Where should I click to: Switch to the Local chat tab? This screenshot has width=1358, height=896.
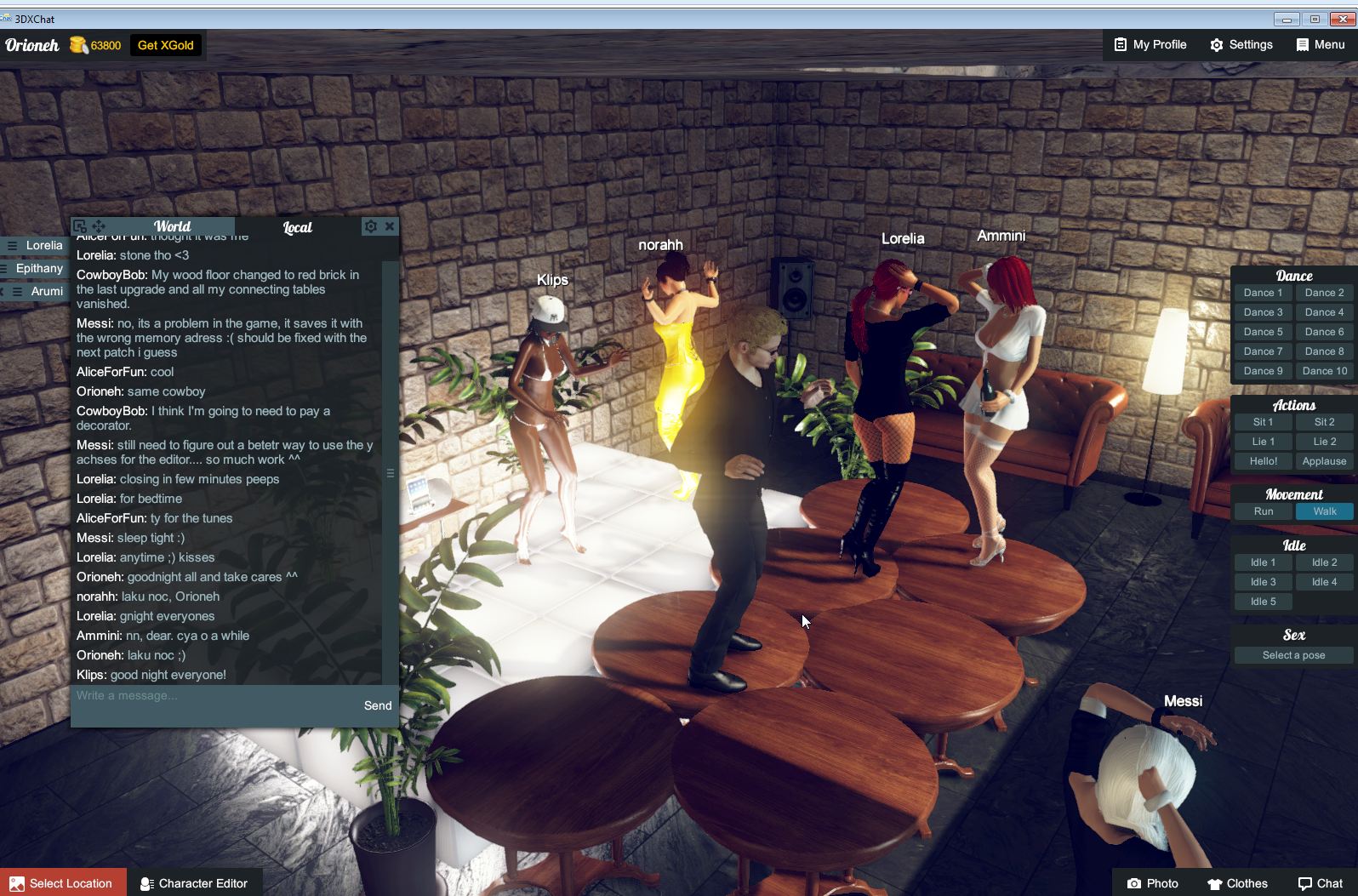pos(297,226)
